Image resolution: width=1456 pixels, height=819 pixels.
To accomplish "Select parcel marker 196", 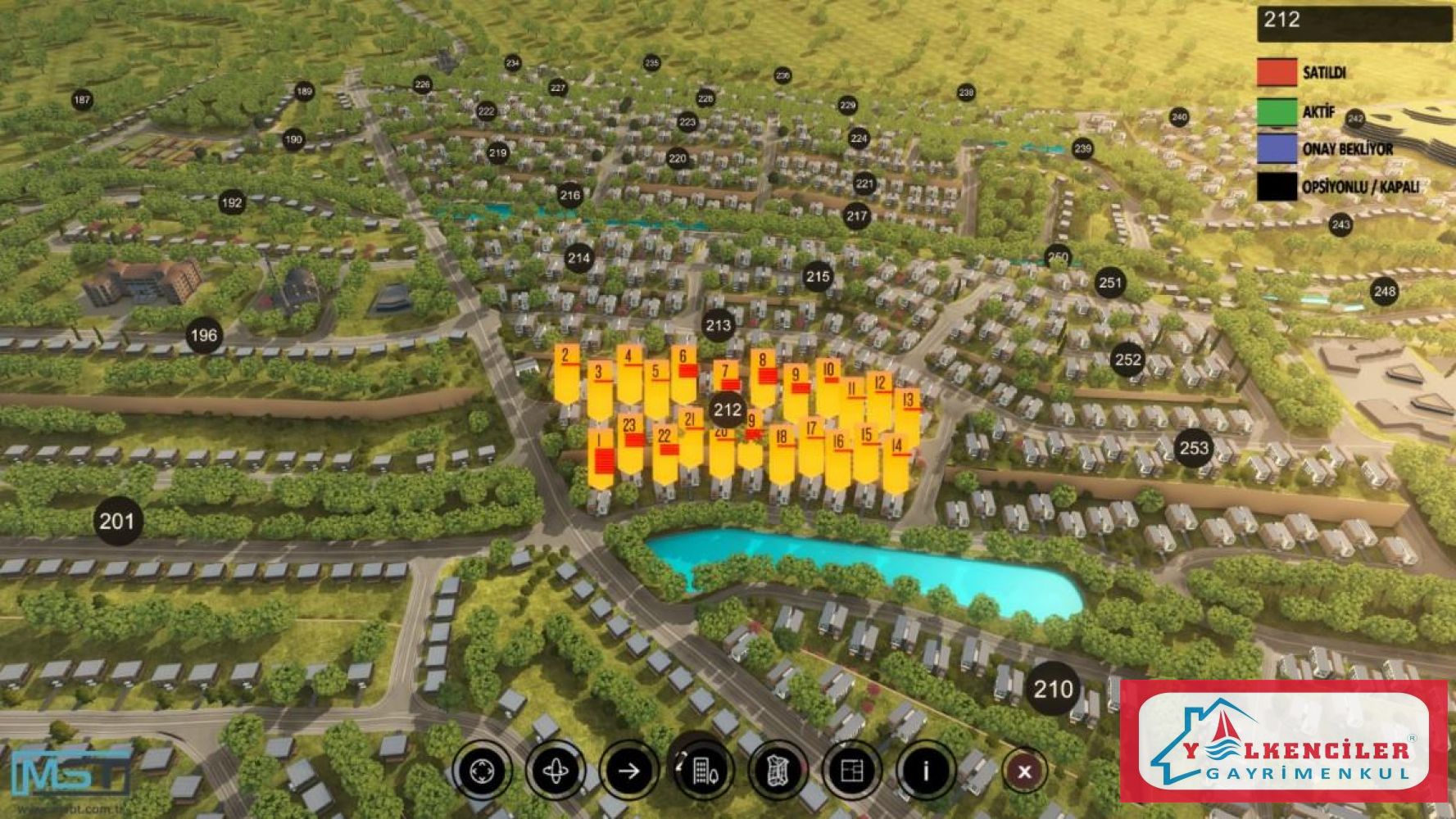I will [x=204, y=335].
